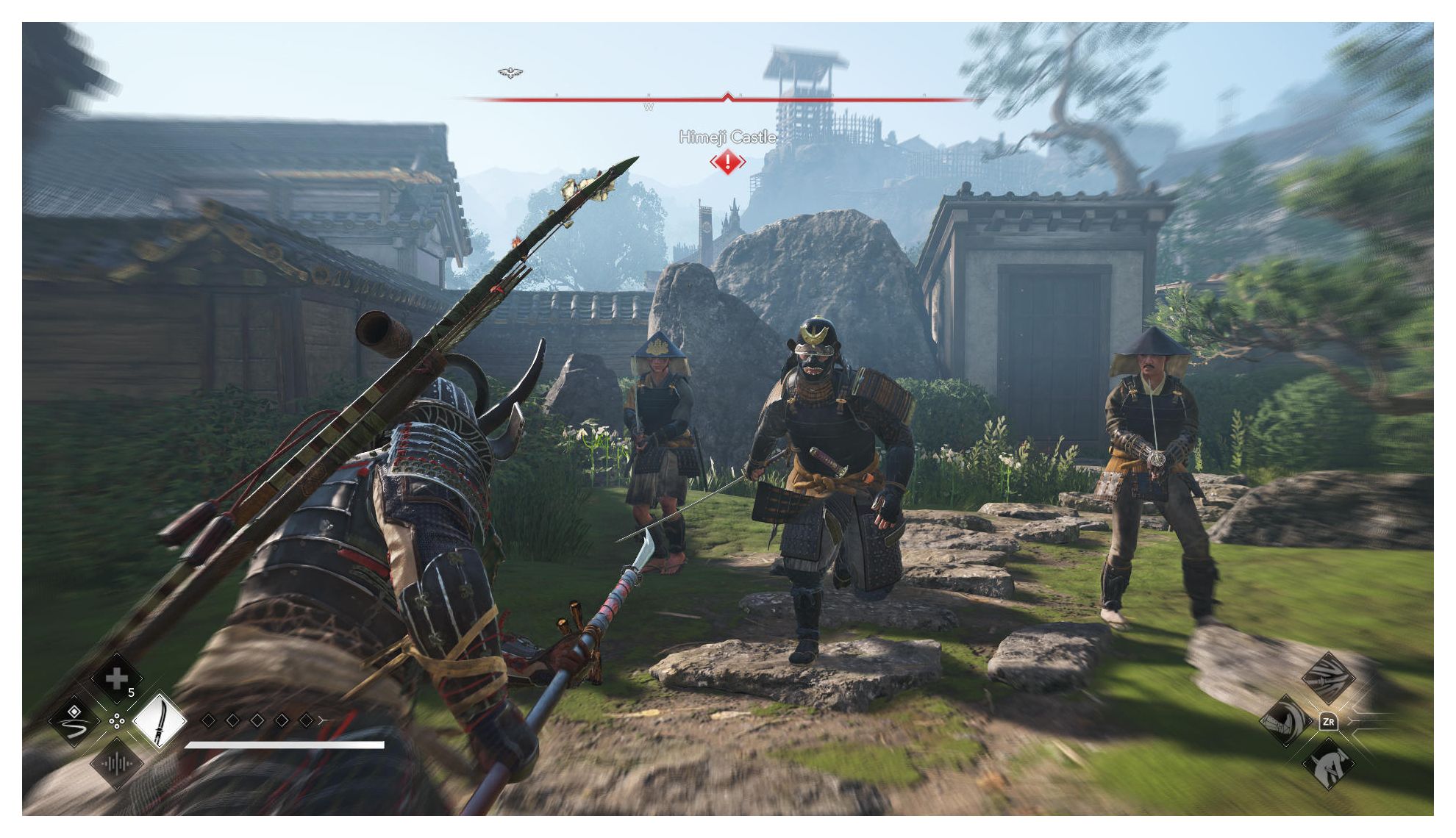Trigger the left curved sweep ability
Screen dimensions: 1456x838
pos(1285,721)
